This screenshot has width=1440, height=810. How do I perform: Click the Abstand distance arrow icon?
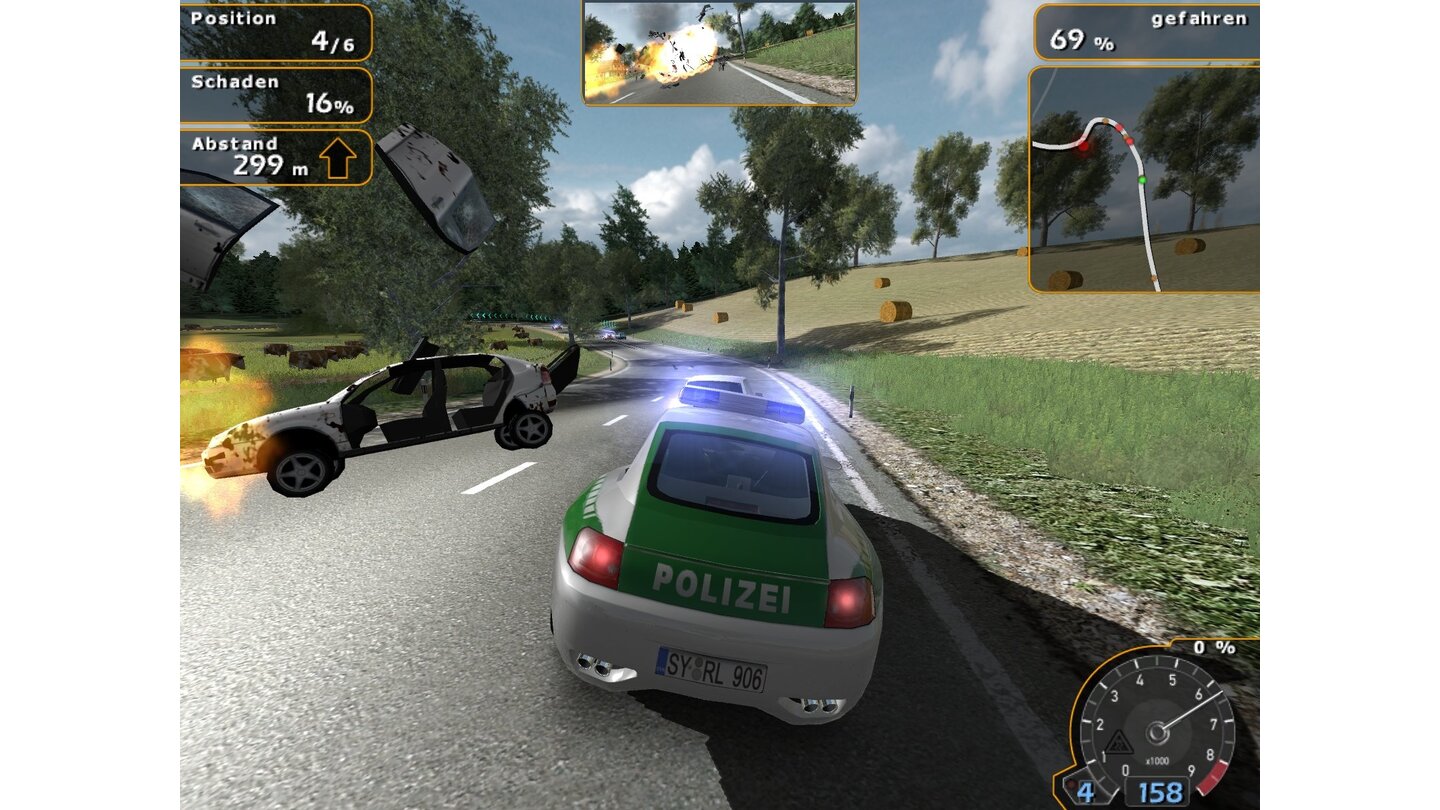(340, 158)
